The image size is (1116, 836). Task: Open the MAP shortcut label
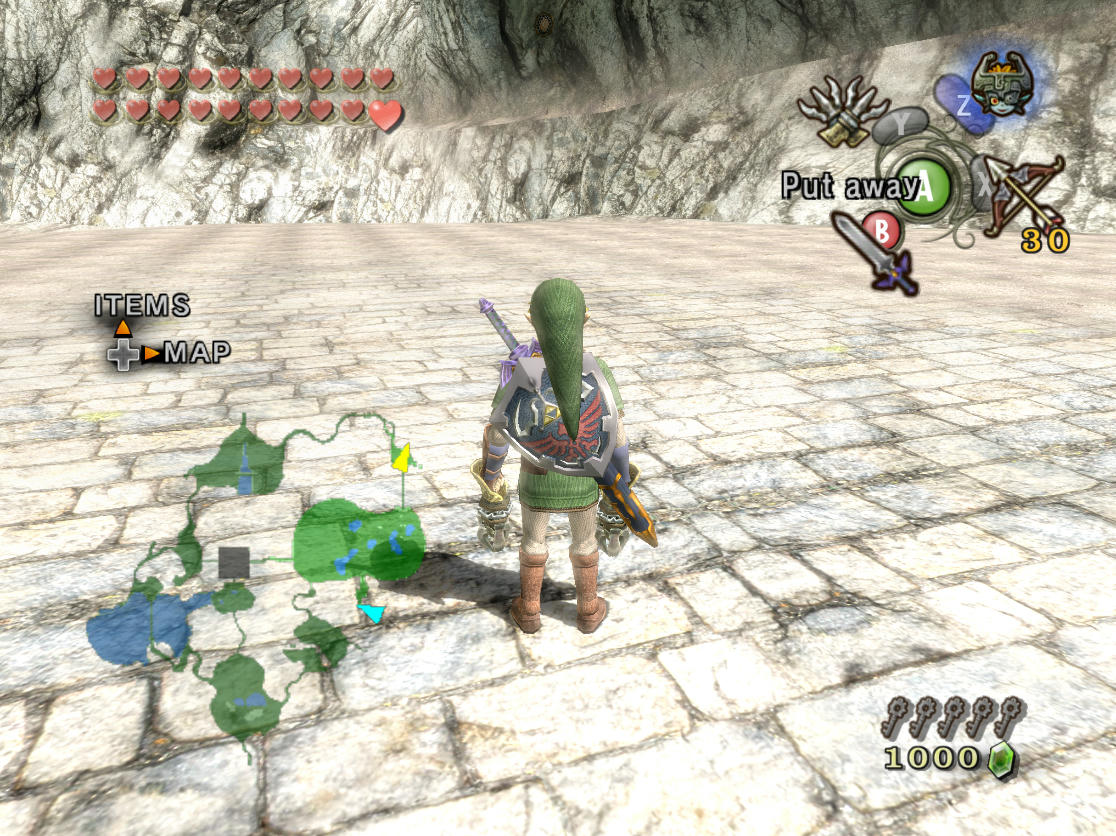(x=197, y=352)
